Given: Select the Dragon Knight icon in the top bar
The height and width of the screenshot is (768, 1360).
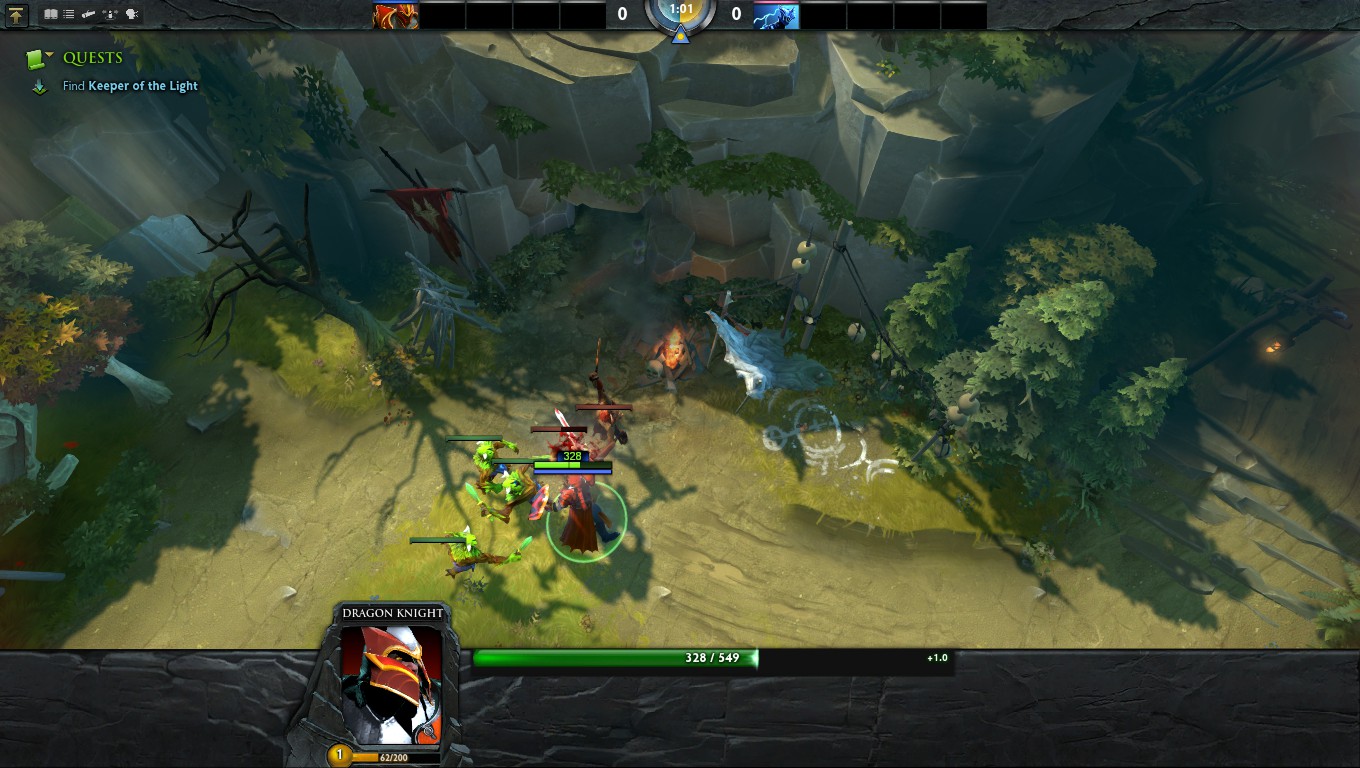Looking at the screenshot, I should (395, 15).
